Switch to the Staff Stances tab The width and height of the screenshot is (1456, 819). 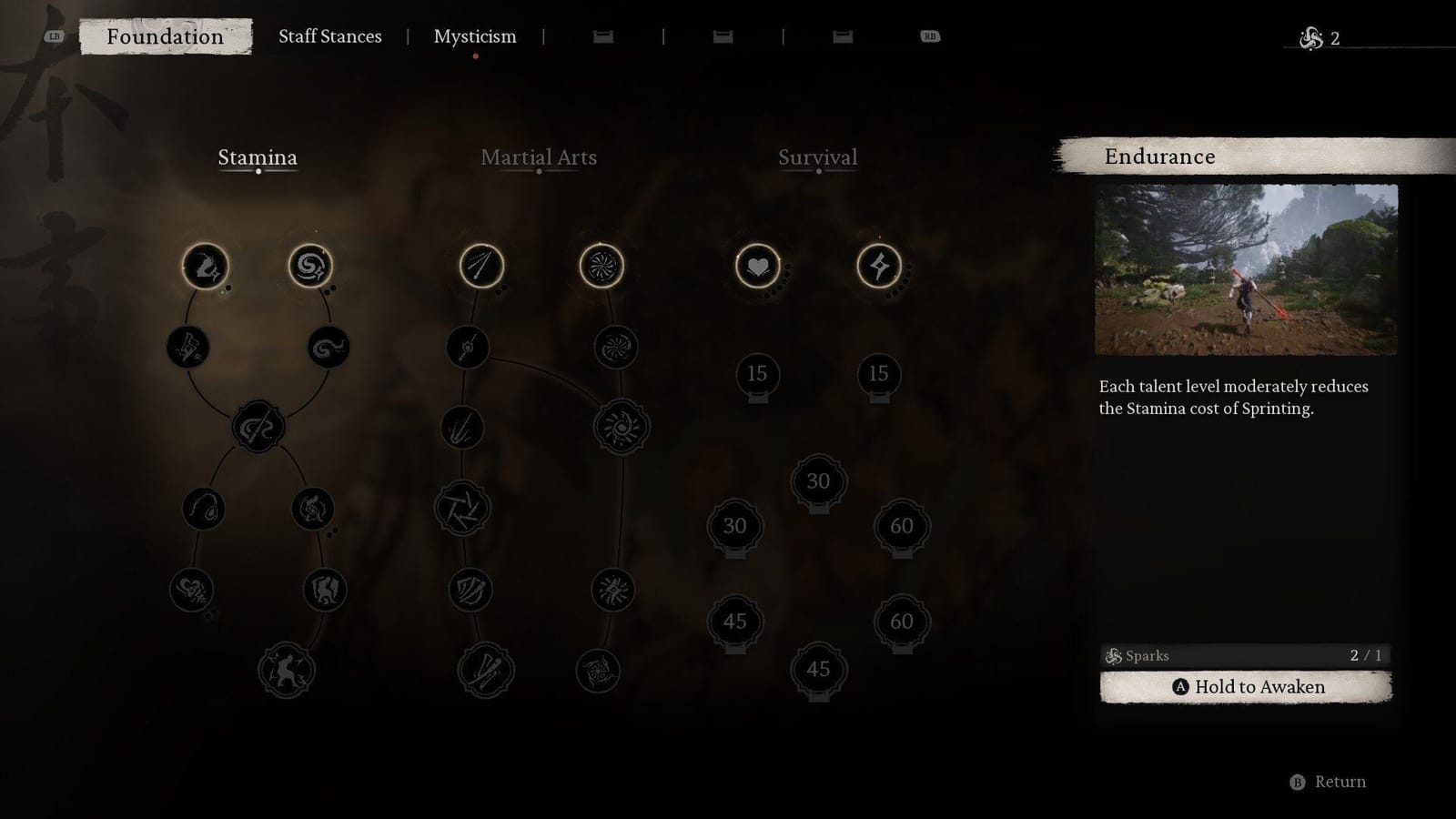330,36
